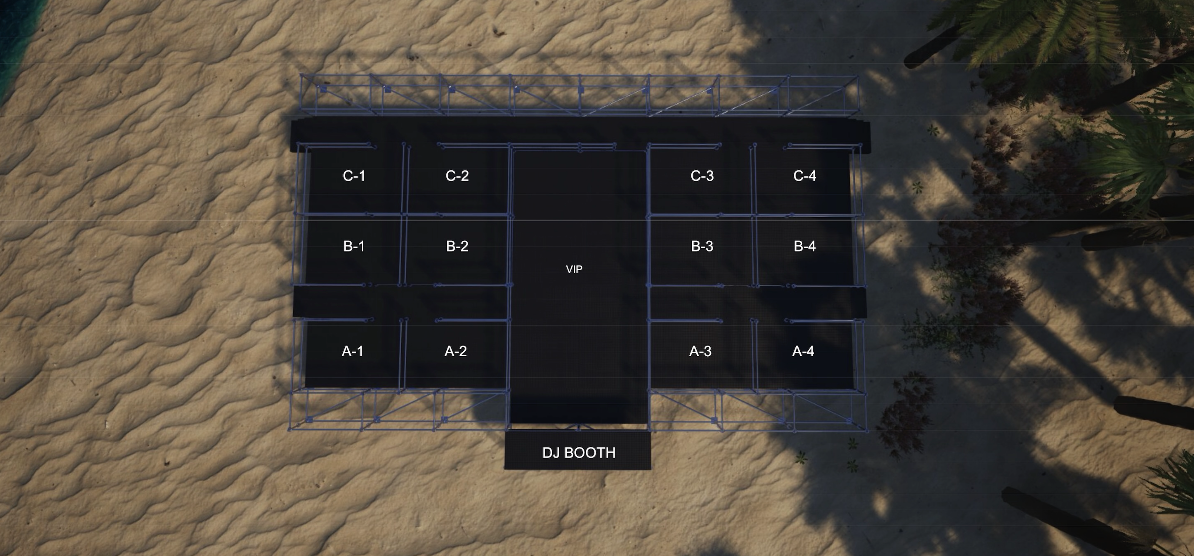Select table A-1

pyautogui.click(x=352, y=351)
